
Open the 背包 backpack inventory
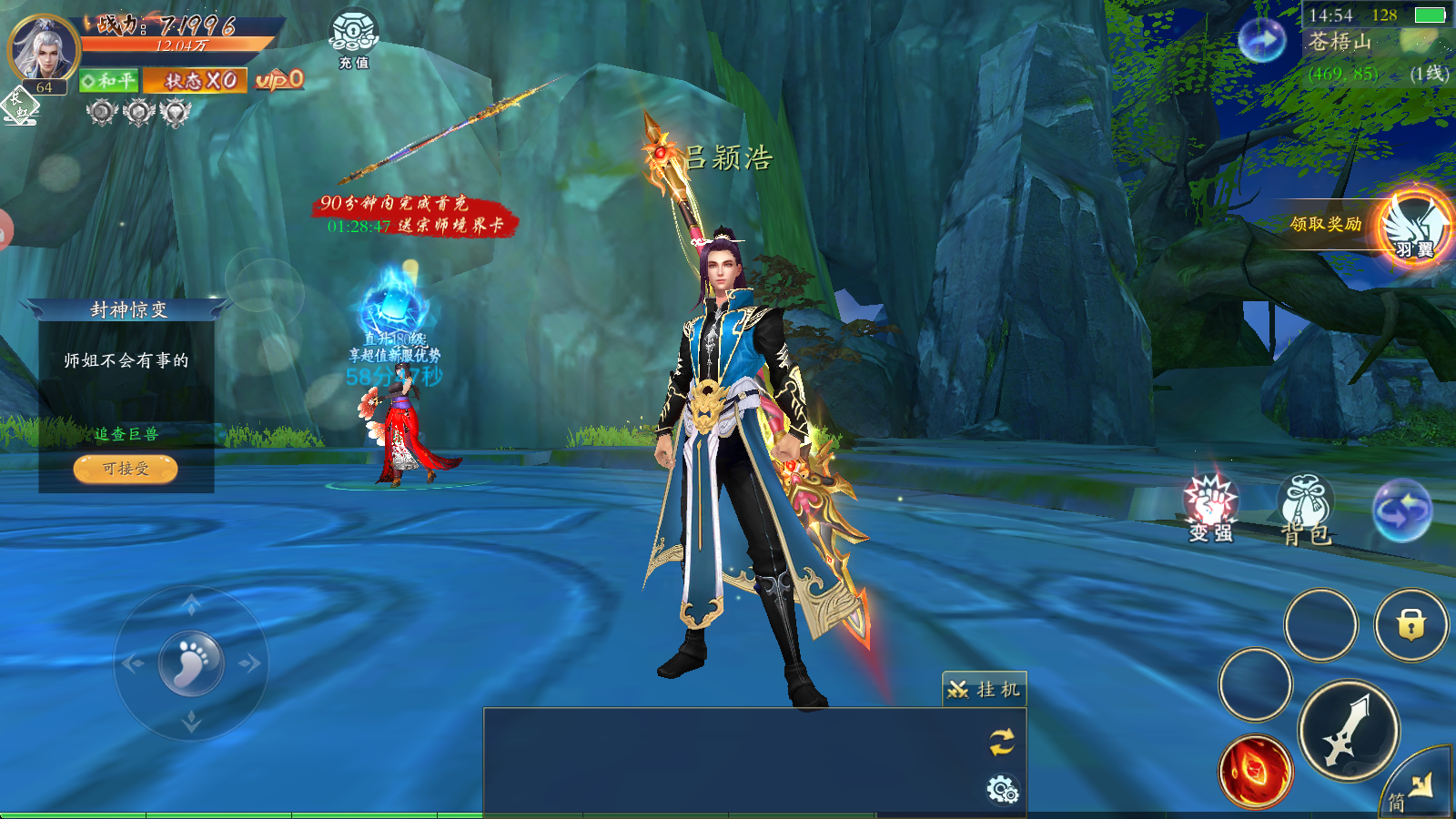click(x=1306, y=510)
